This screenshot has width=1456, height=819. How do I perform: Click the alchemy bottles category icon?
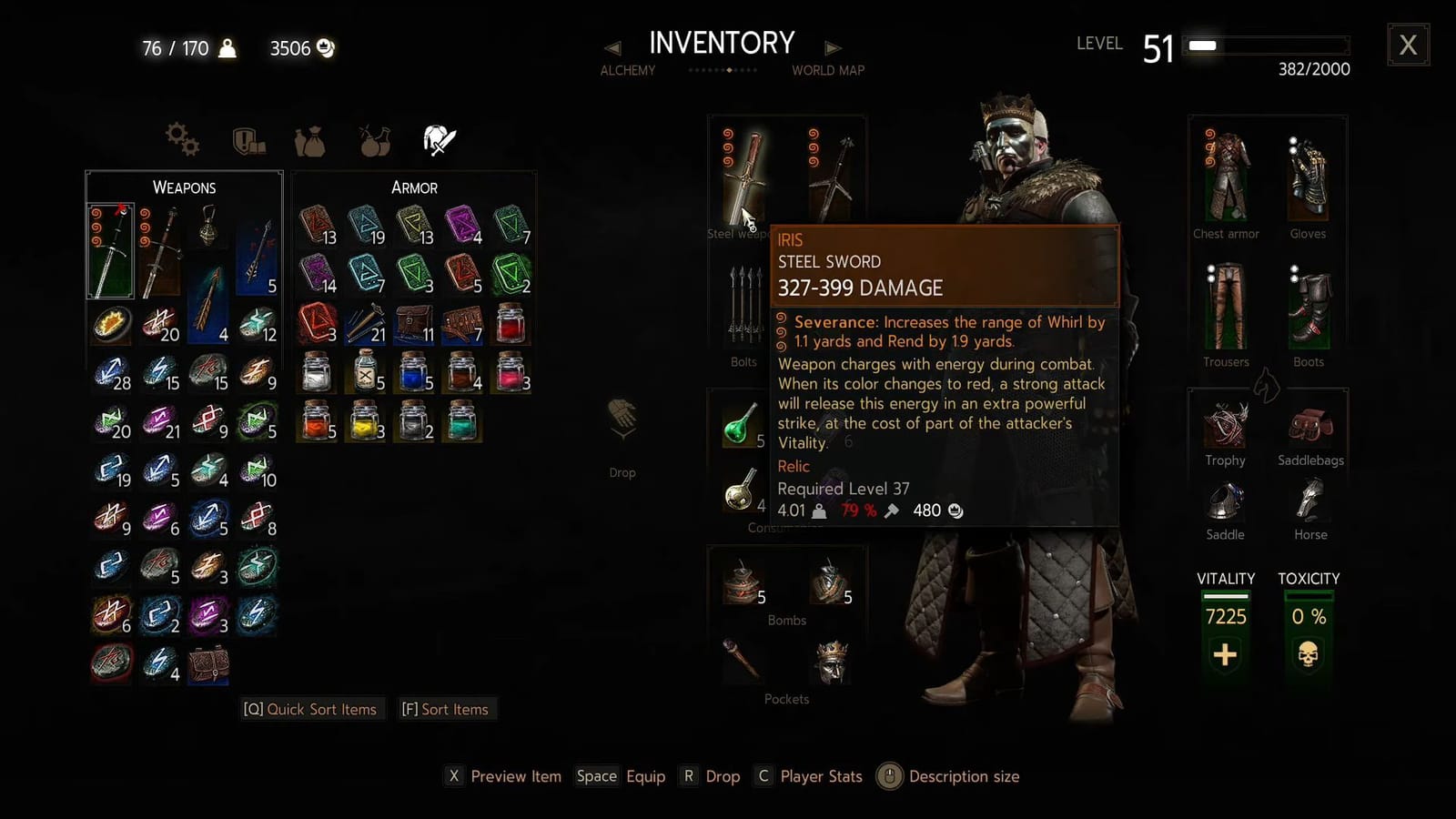click(x=373, y=138)
